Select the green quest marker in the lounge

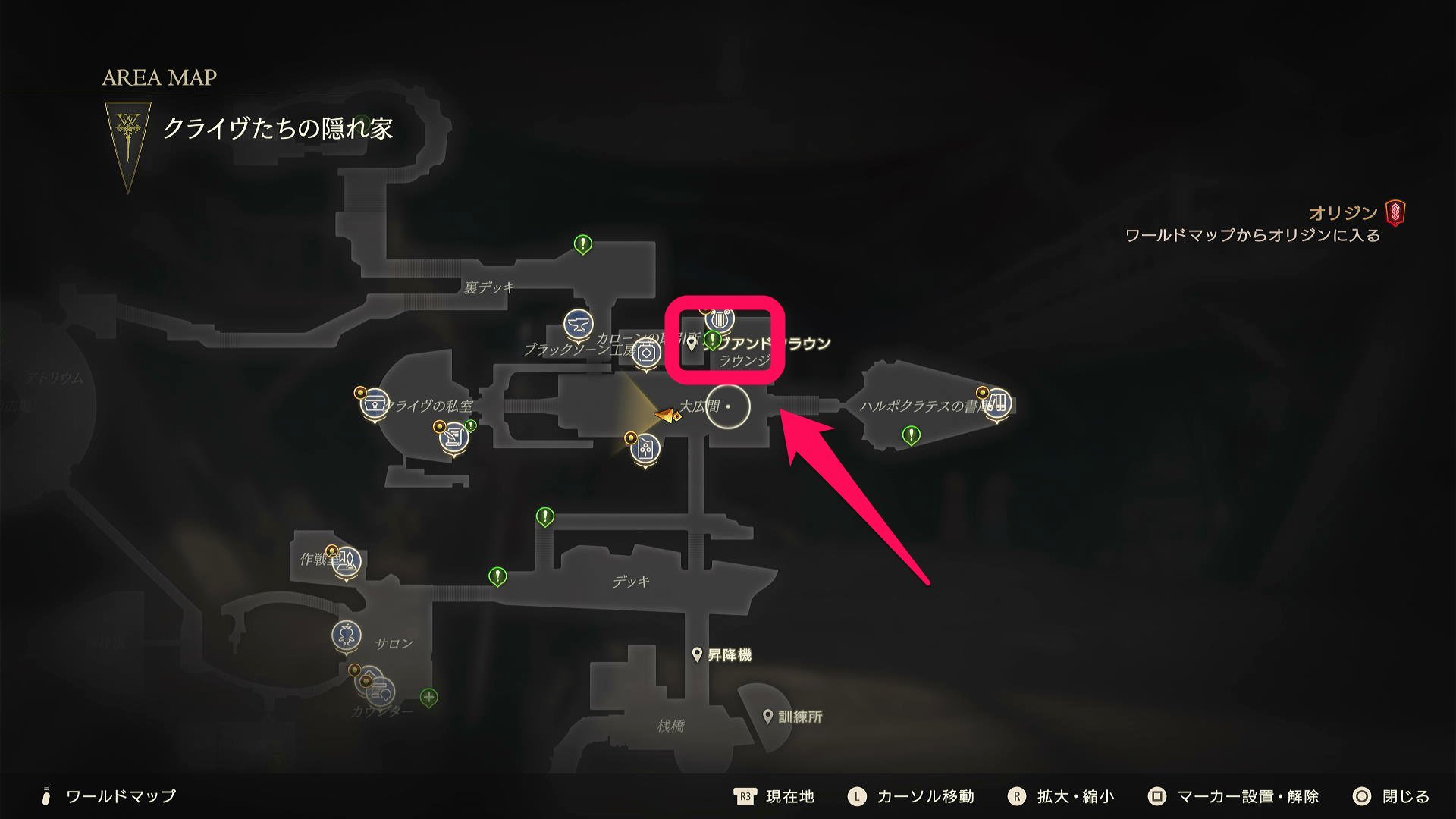click(x=712, y=340)
